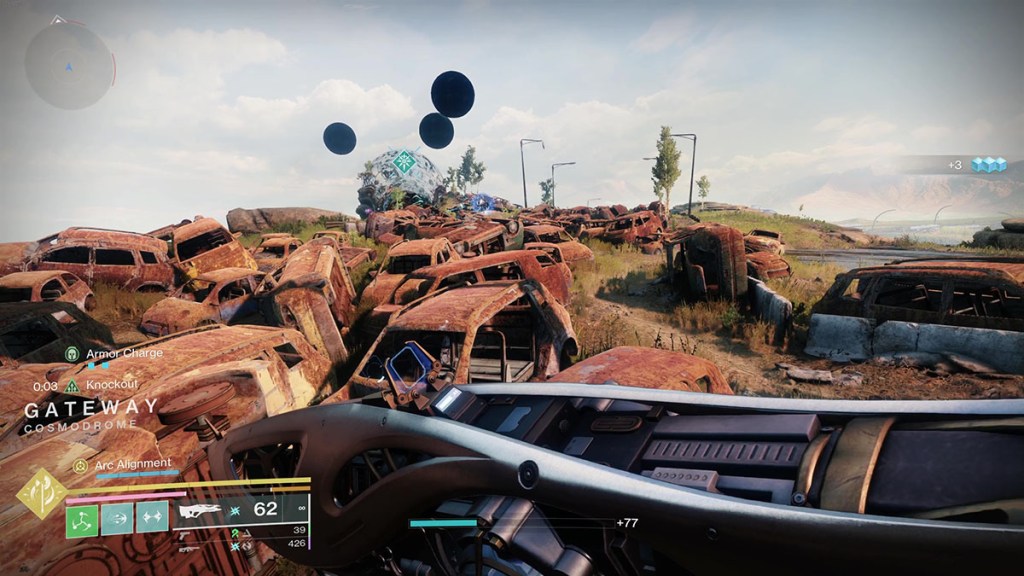Use the green three-node ability icon
Image resolution: width=1024 pixels, height=576 pixels.
click(82, 520)
